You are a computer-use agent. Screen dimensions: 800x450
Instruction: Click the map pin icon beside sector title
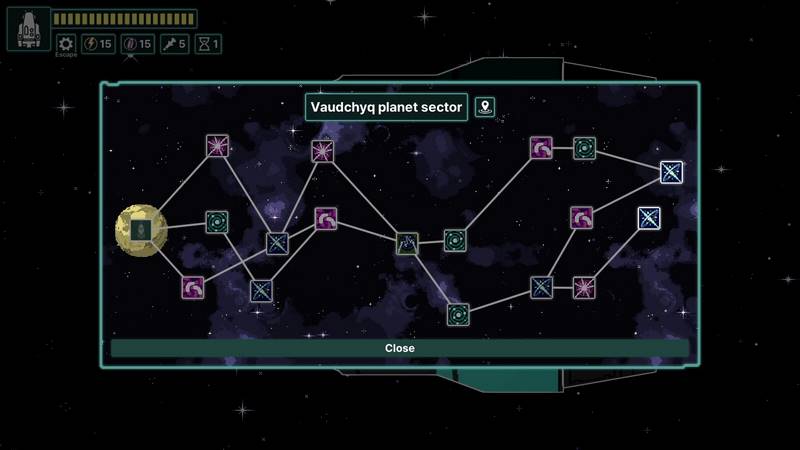click(x=485, y=107)
